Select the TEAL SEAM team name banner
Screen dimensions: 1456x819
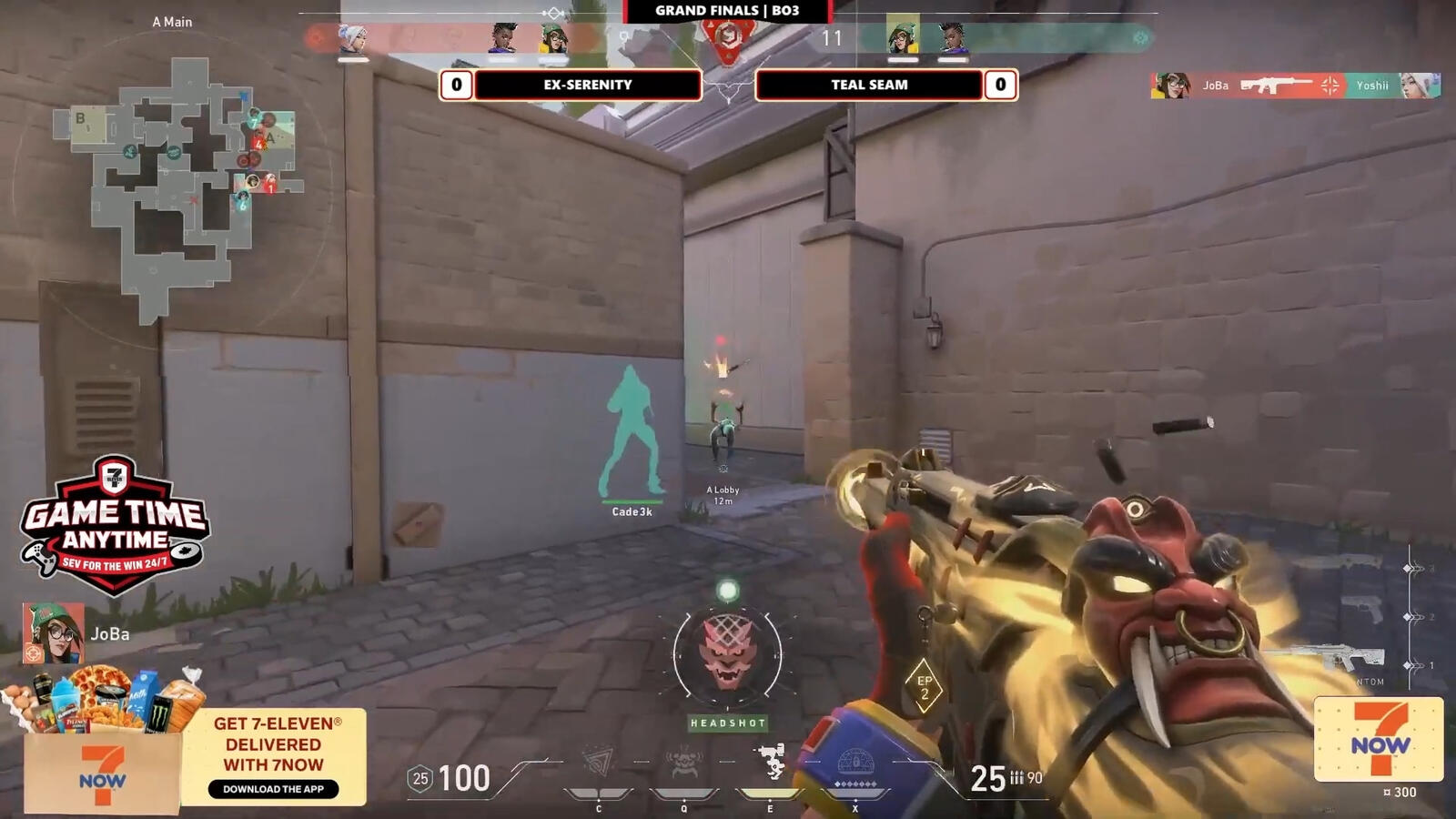[867, 86]
